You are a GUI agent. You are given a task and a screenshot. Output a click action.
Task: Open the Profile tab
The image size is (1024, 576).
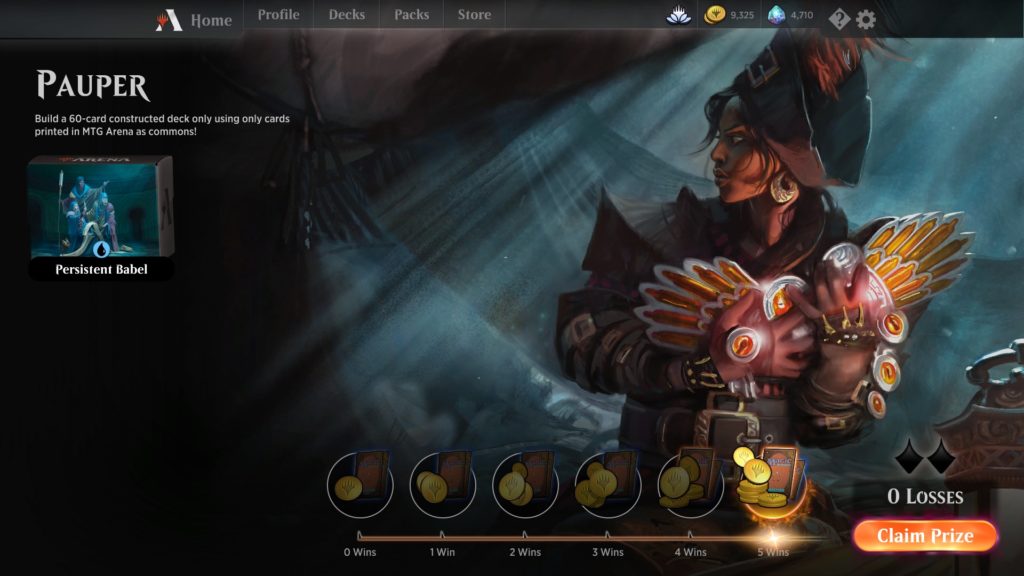point(278,15)
